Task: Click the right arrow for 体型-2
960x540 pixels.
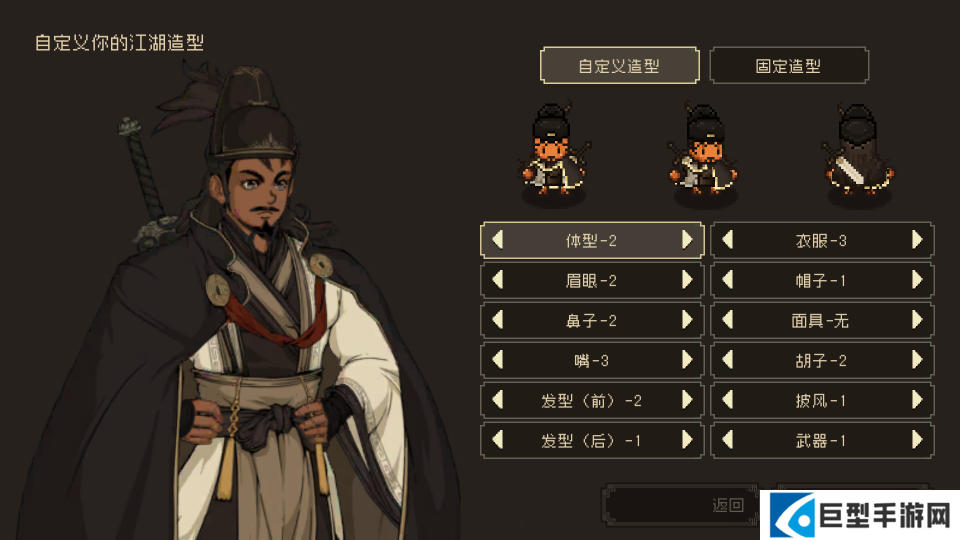Action: tap(687, 240)
